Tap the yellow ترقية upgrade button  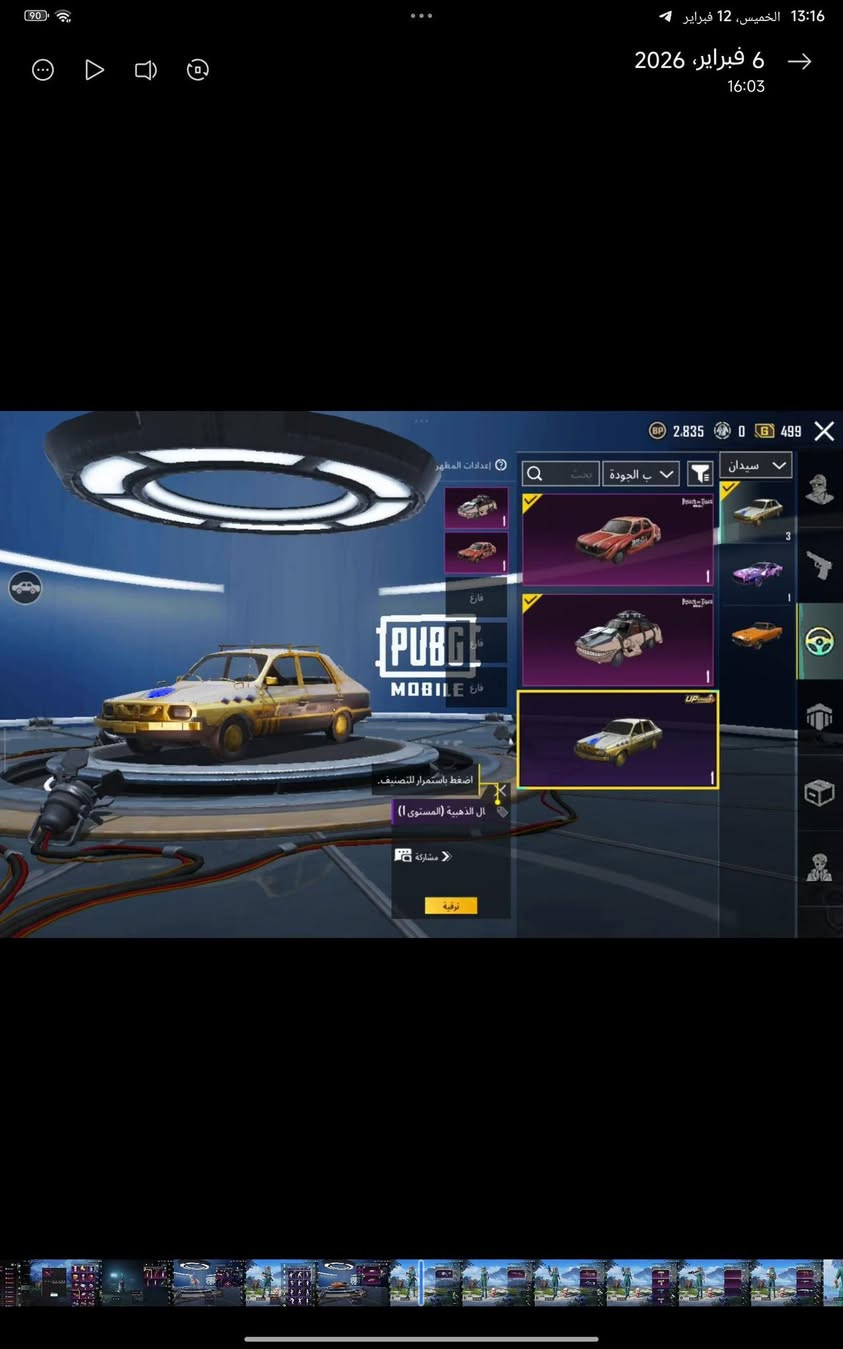[450, 905]
